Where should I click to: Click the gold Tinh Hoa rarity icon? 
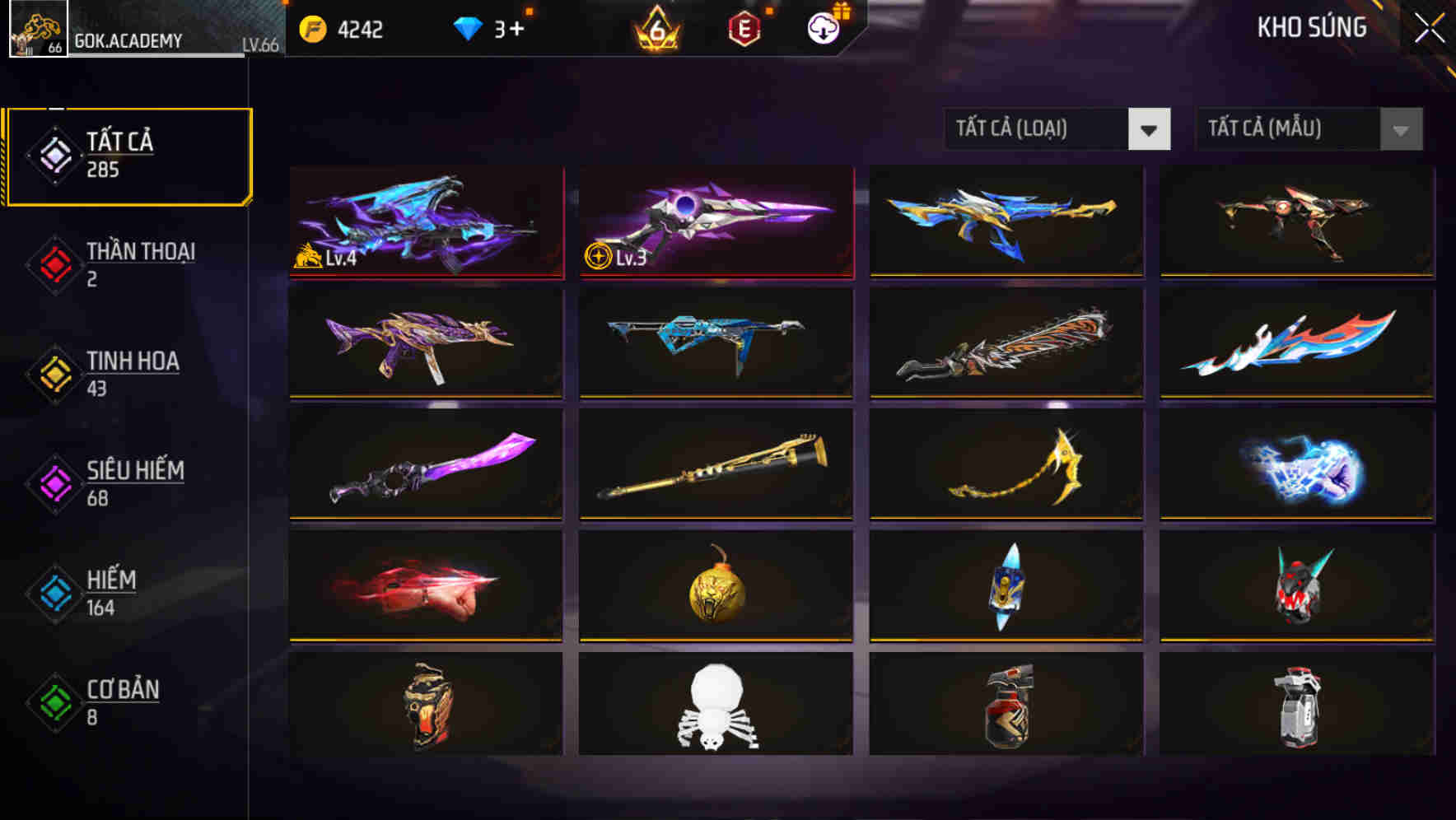pos(52,373)
